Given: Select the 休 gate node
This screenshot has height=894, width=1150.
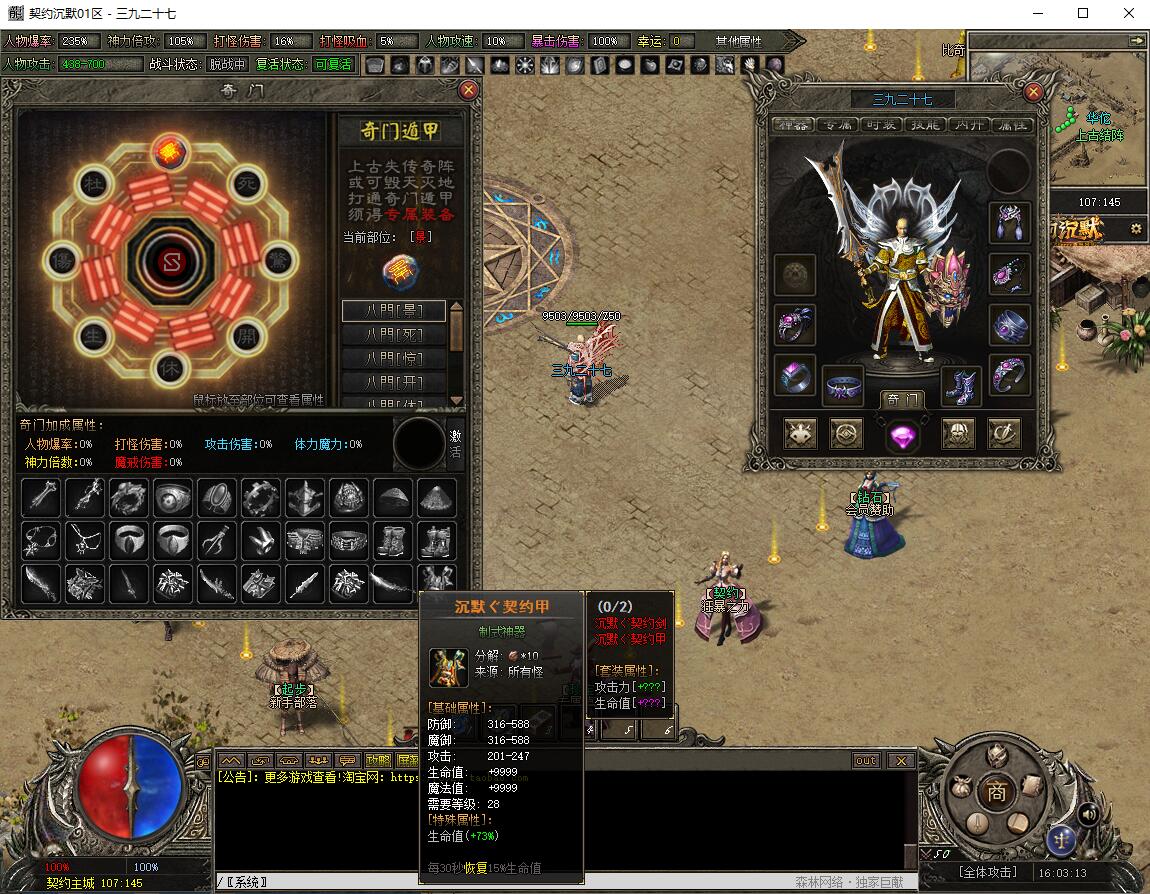Looking at the screenshot, I should tap(170, 367).
